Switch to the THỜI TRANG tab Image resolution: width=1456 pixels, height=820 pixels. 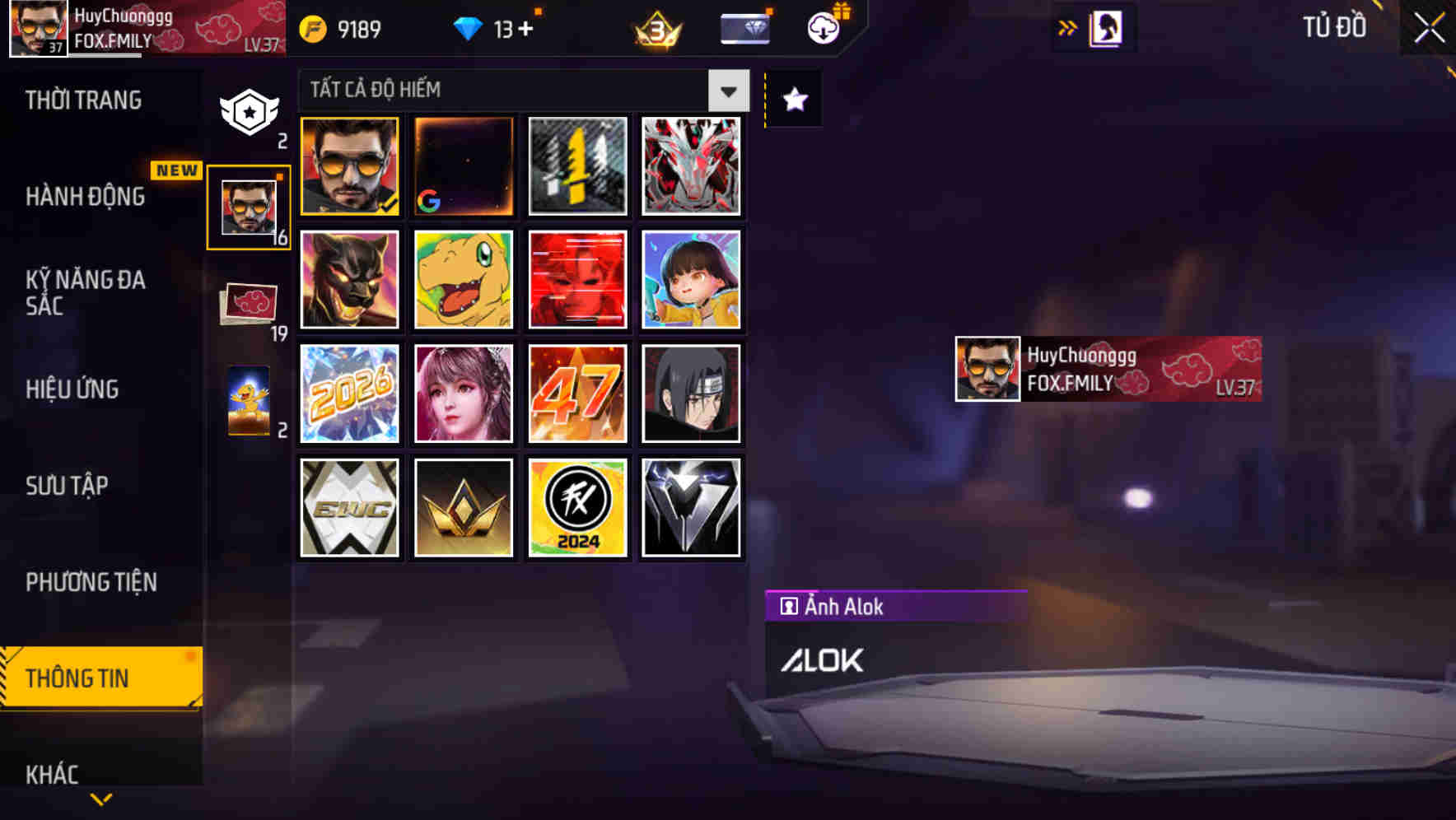tap(85, 100)
